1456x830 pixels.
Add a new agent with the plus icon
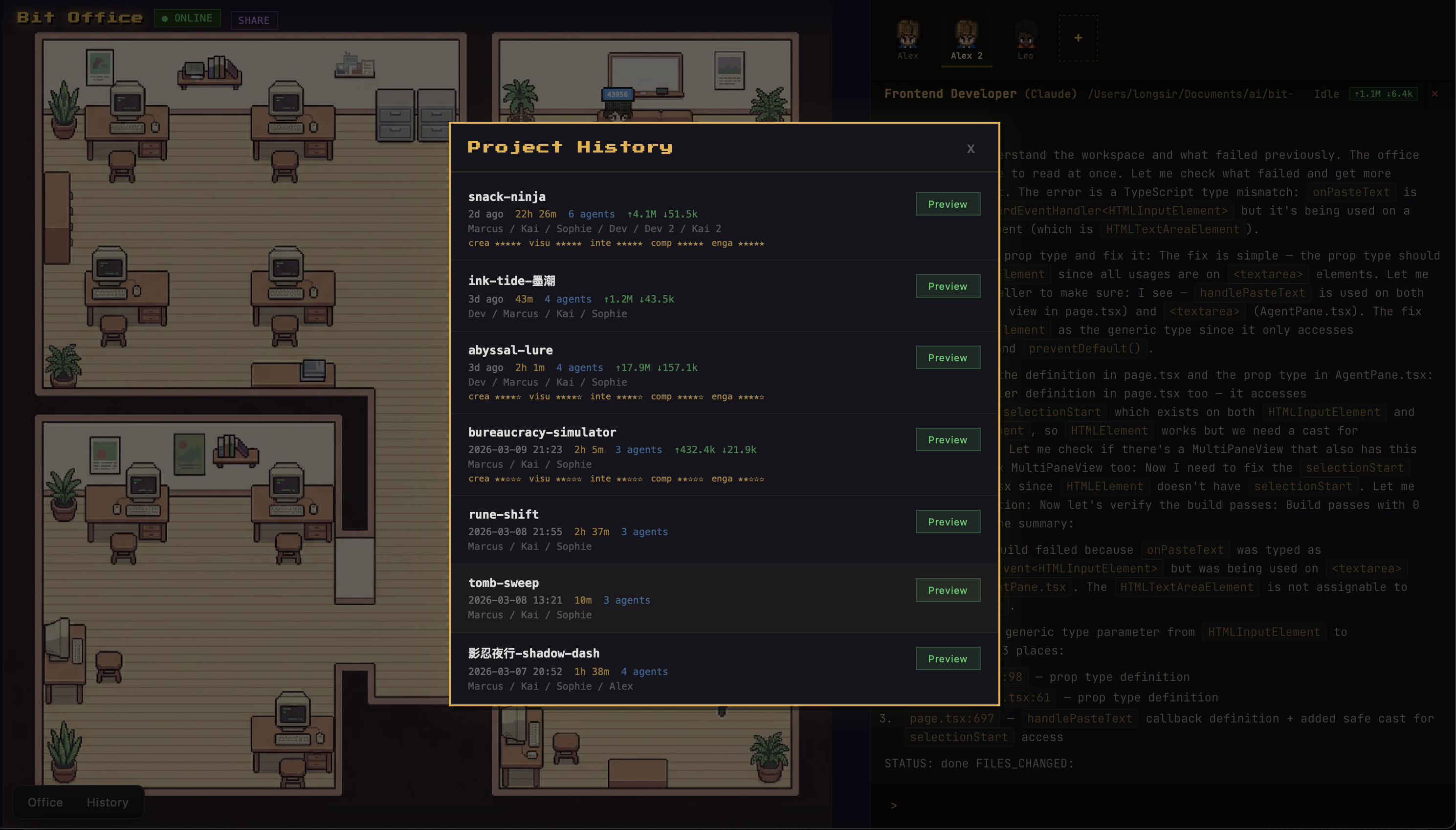(1077, 38)
